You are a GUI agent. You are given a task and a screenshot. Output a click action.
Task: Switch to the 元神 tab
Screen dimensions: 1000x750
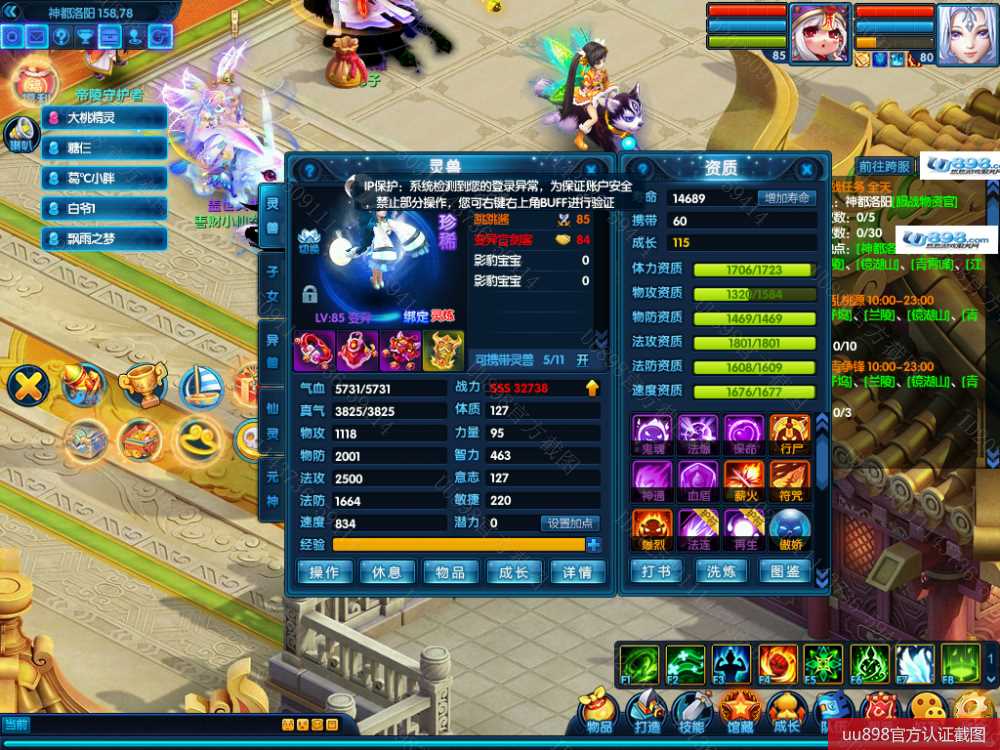click(271, 487)
